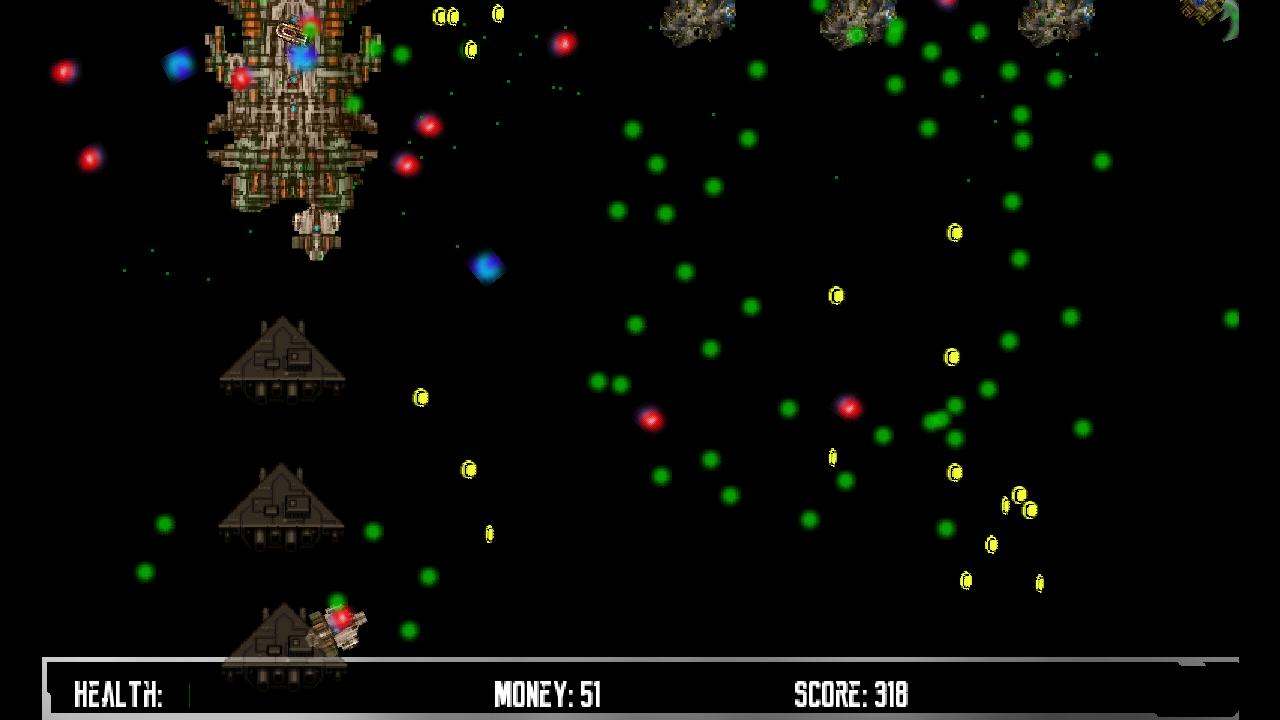Click the blue crystal cube below the mothership
Screen dimensions: 1280x720
(486, 267)
